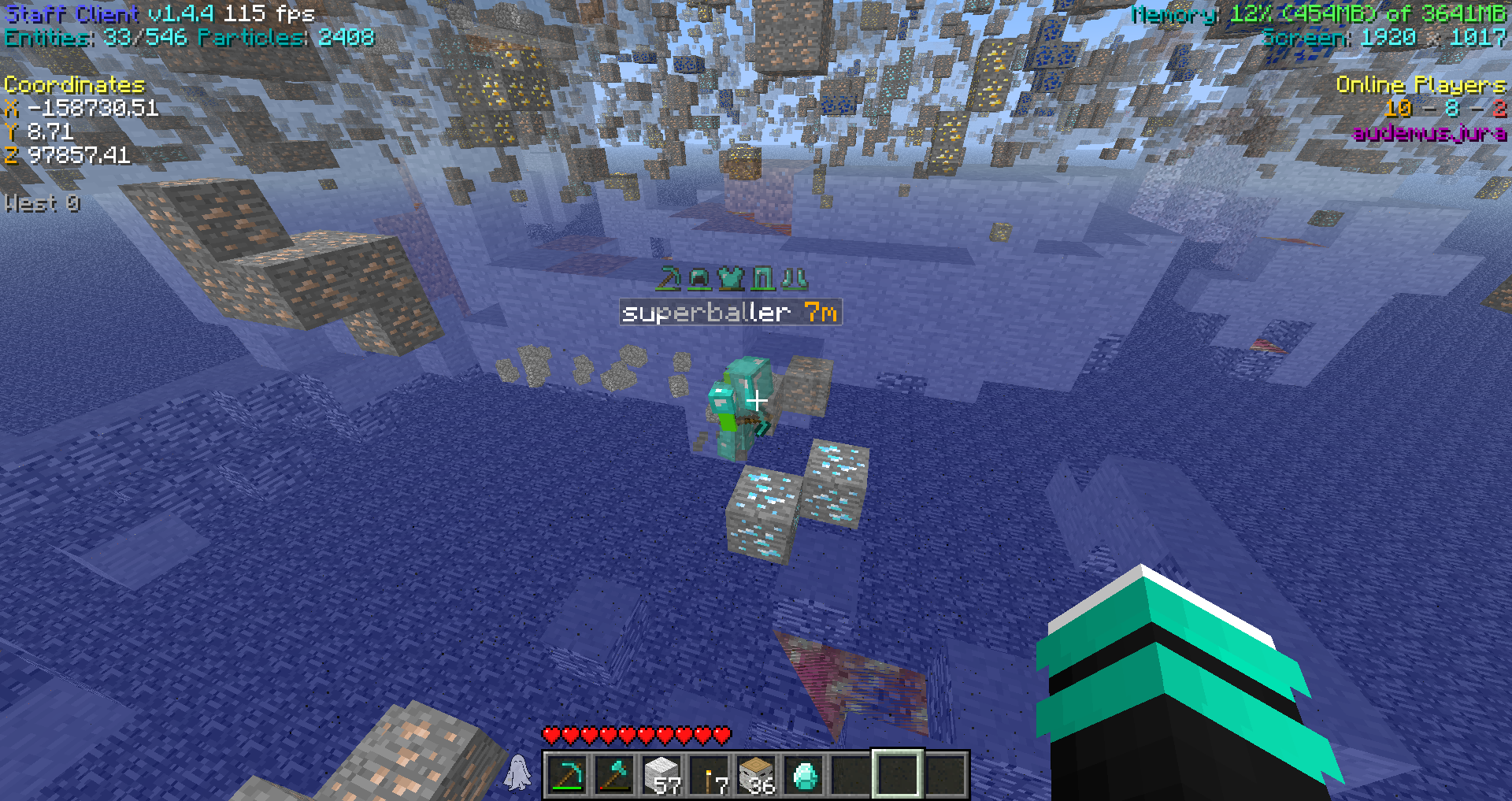Pick the birch log stack of 36

[756, 775]
